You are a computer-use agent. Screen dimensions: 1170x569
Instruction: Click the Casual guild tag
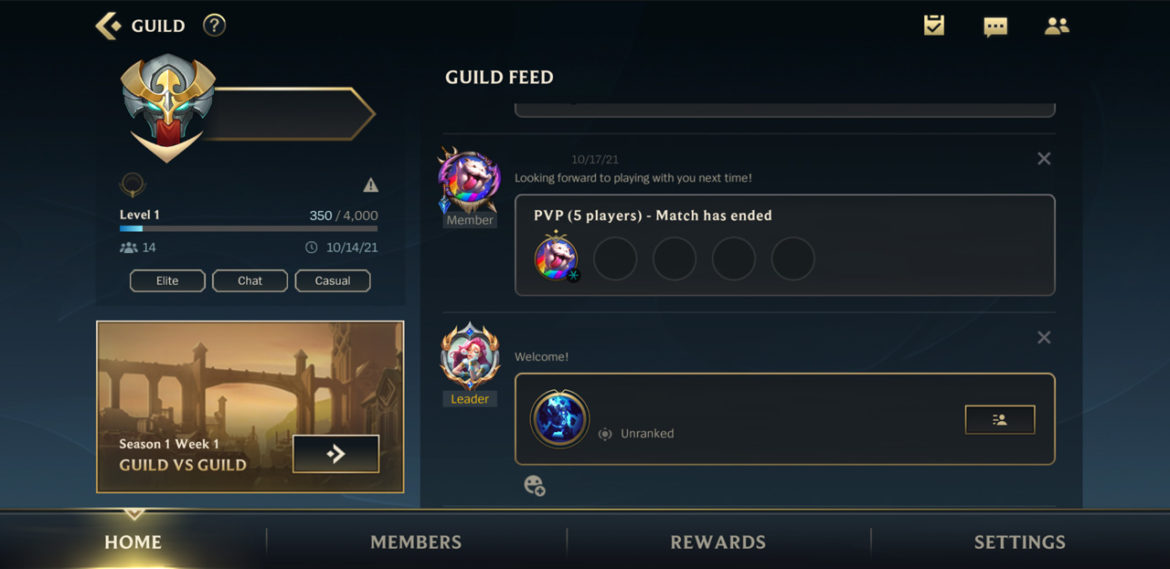(x=333, y=281)
